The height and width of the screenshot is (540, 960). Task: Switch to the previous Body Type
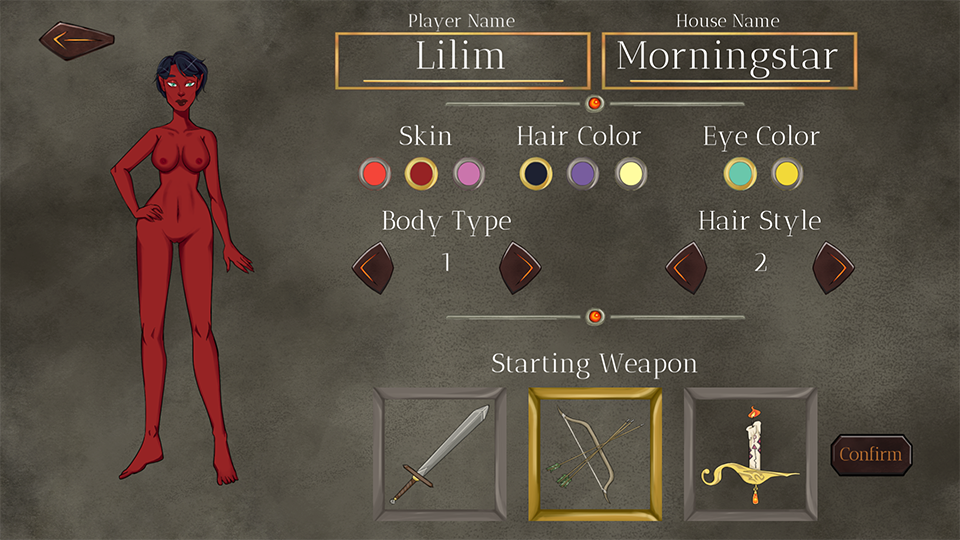click(373, 268)
